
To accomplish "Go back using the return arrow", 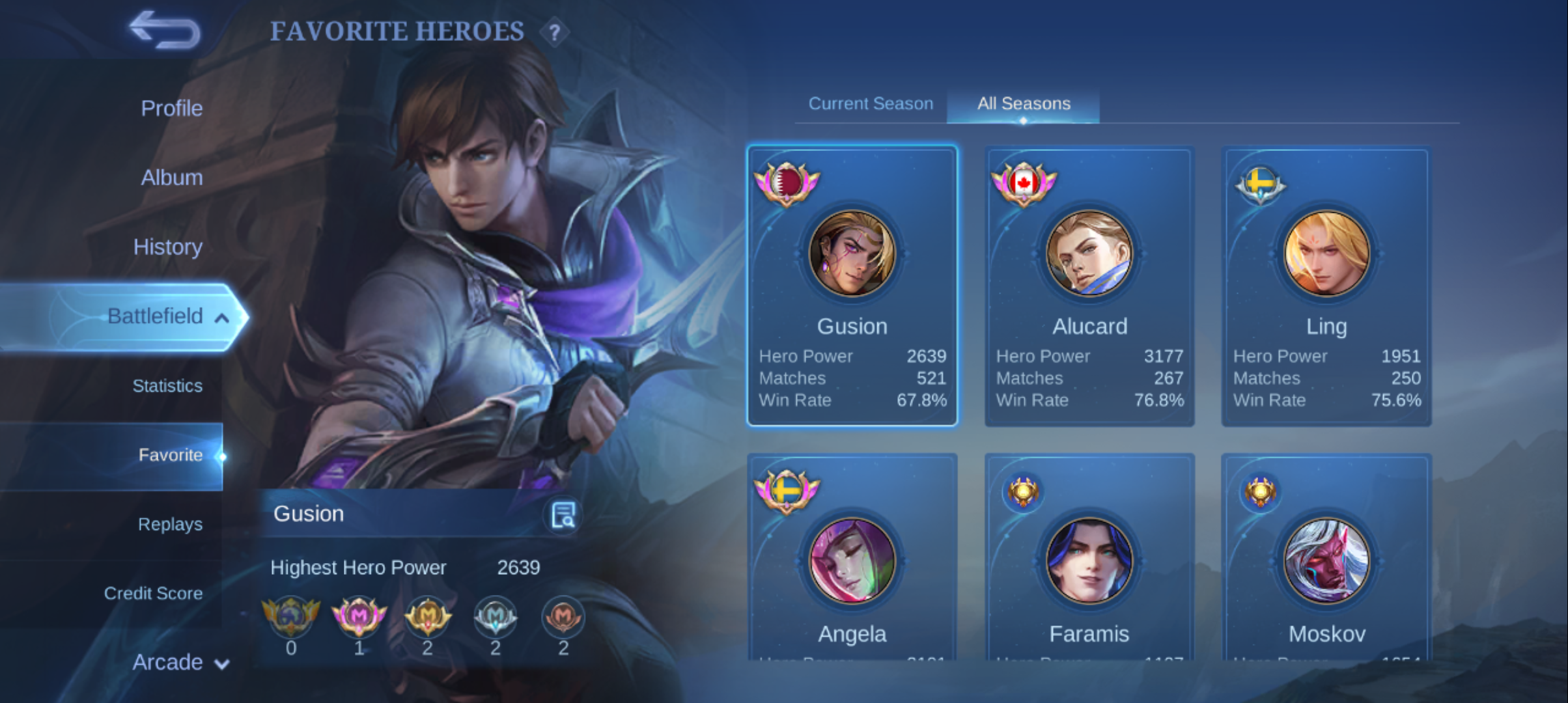I will [165, 31].
